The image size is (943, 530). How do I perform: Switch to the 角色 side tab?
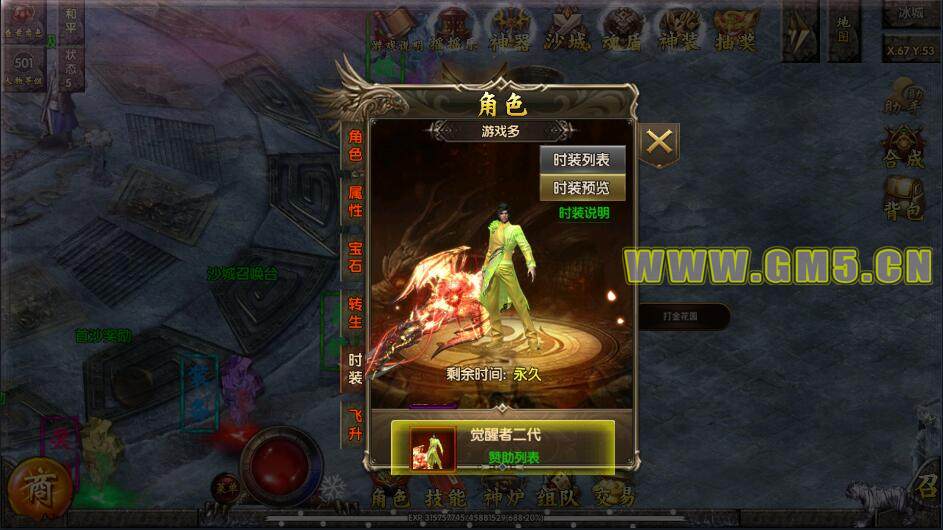pos(355,147)
